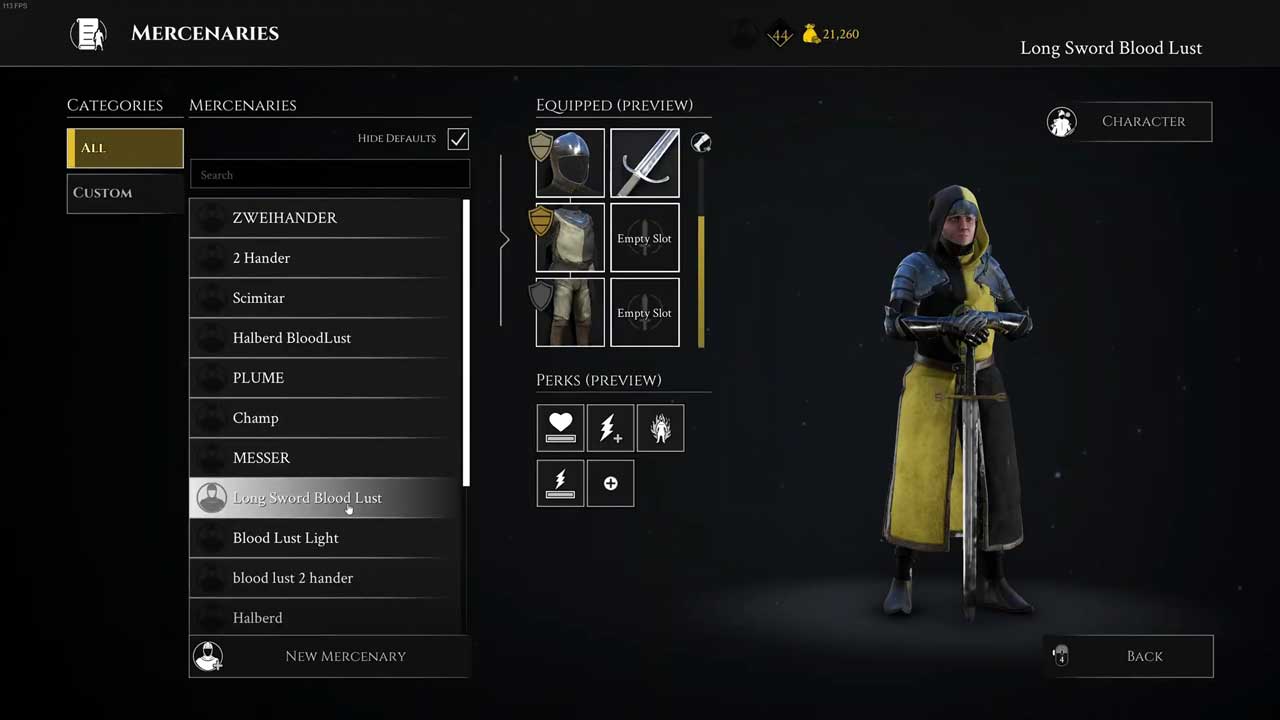This screenshot has width=1280, height=720.
Task: Select the equipped helmet slot
Action: [570, 163]
